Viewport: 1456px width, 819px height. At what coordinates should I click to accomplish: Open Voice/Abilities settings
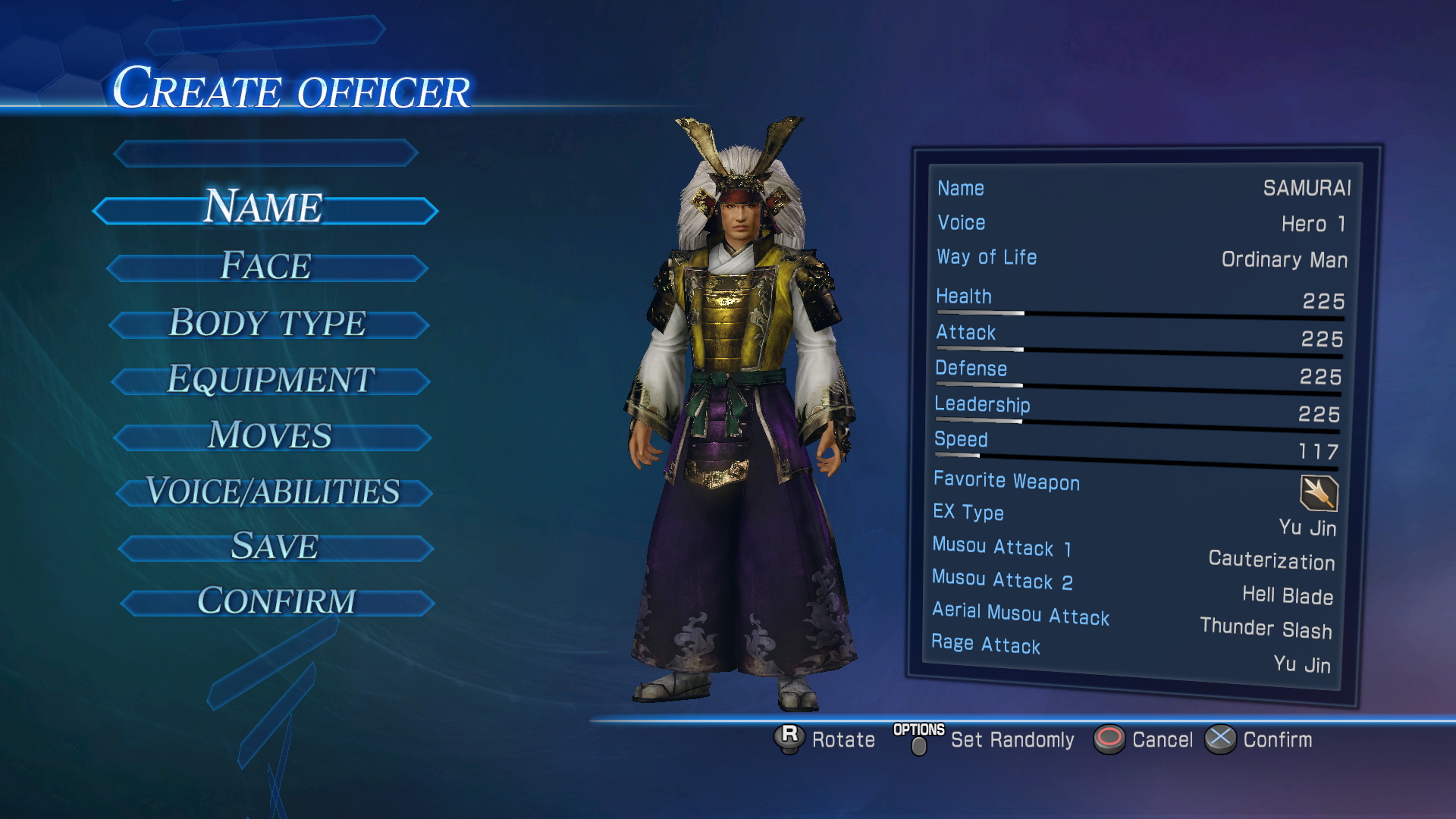click(273, 491)
